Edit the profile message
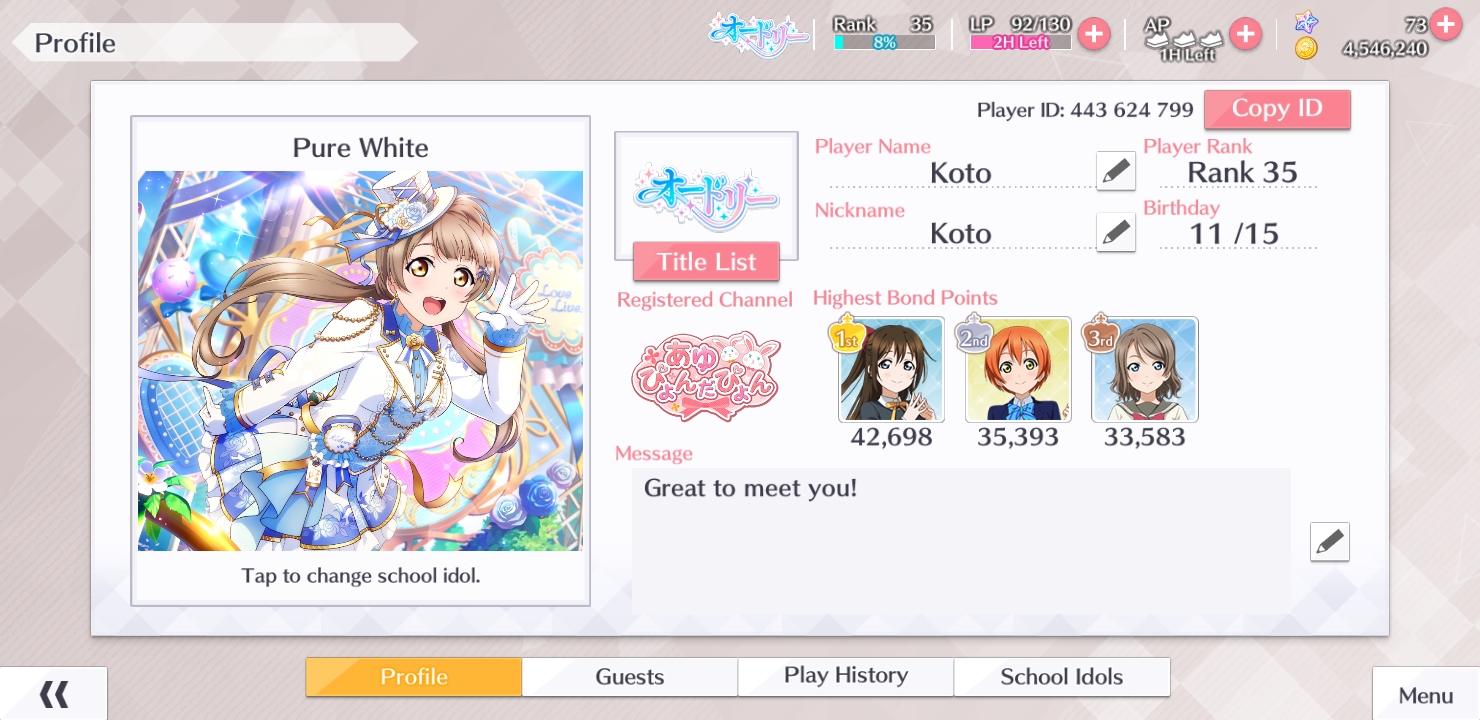The width and height of the screenshot is (1480, 720). [x=1329, y=541]
